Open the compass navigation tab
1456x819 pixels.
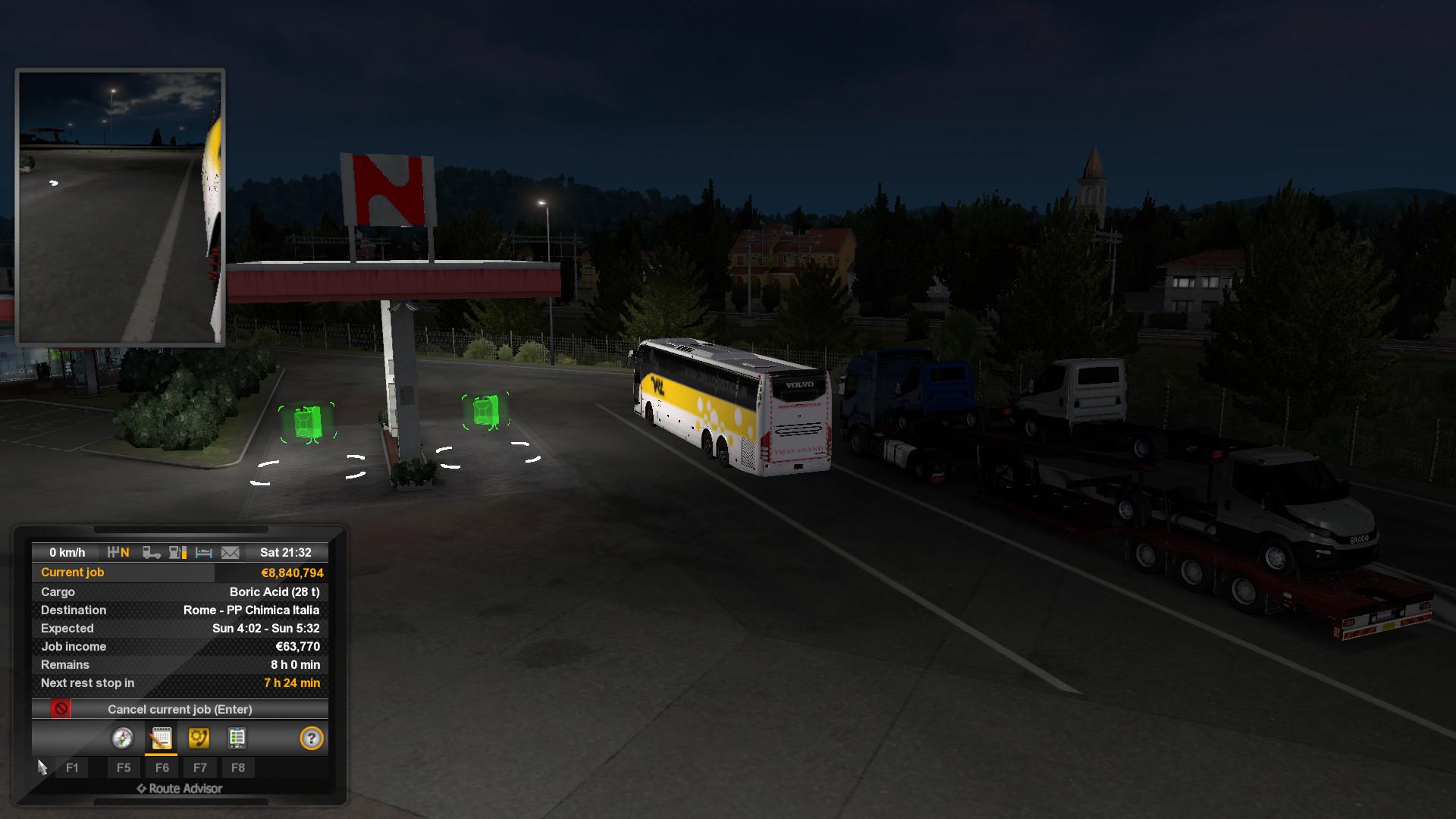(x=122, y=738)
